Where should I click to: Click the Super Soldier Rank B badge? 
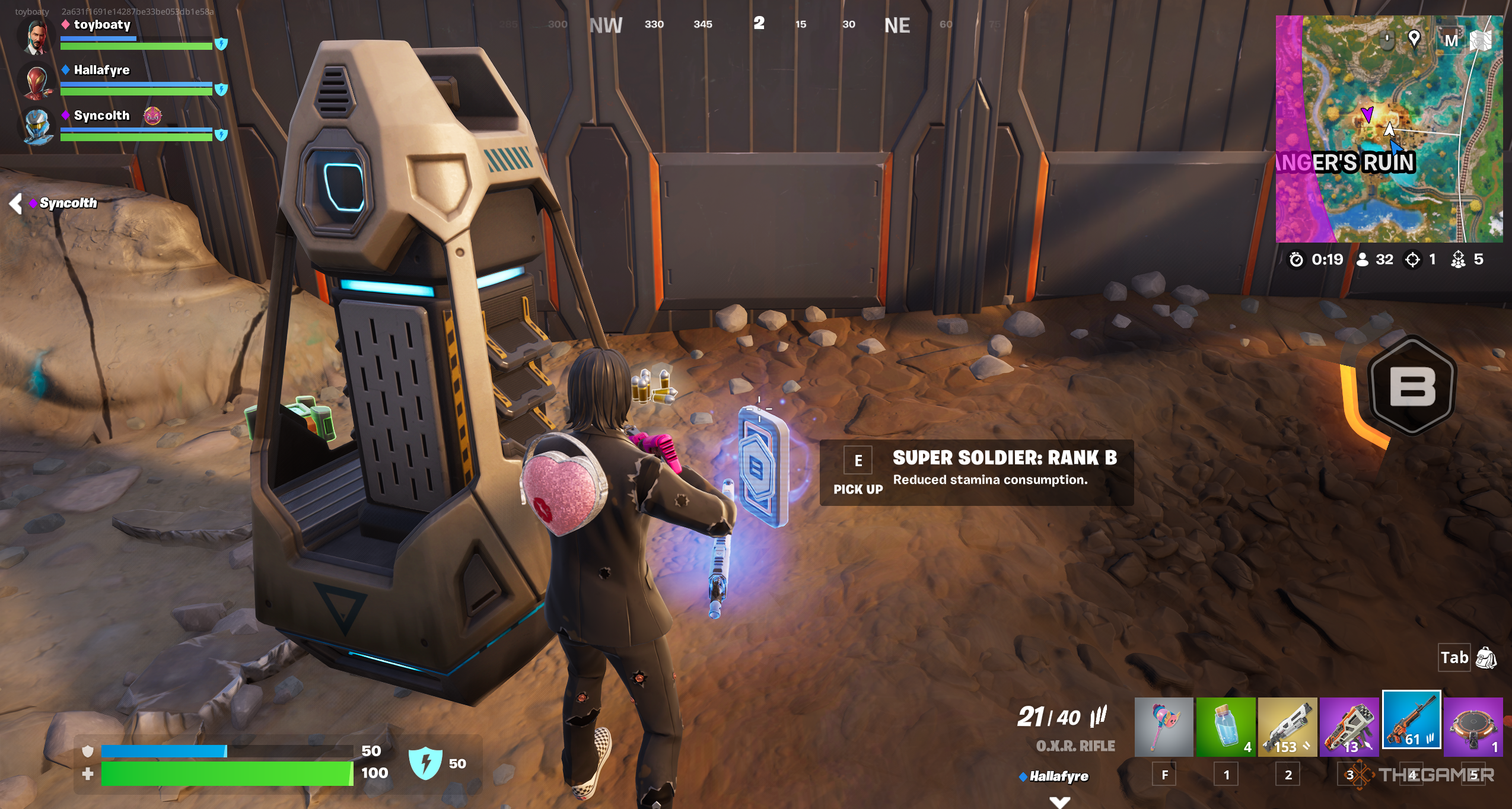1412,387
